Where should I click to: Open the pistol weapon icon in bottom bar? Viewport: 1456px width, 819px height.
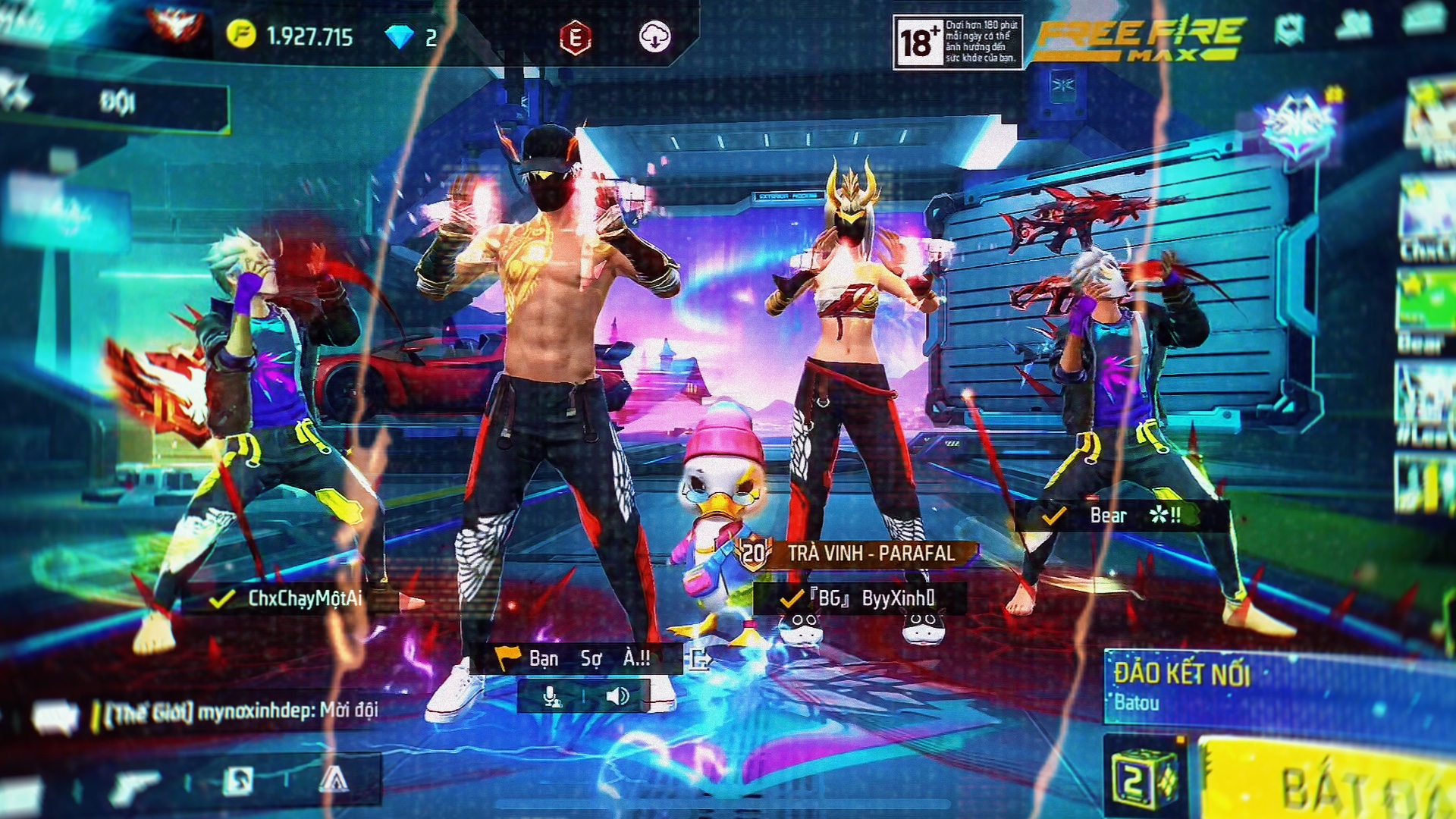click(136, 784)
